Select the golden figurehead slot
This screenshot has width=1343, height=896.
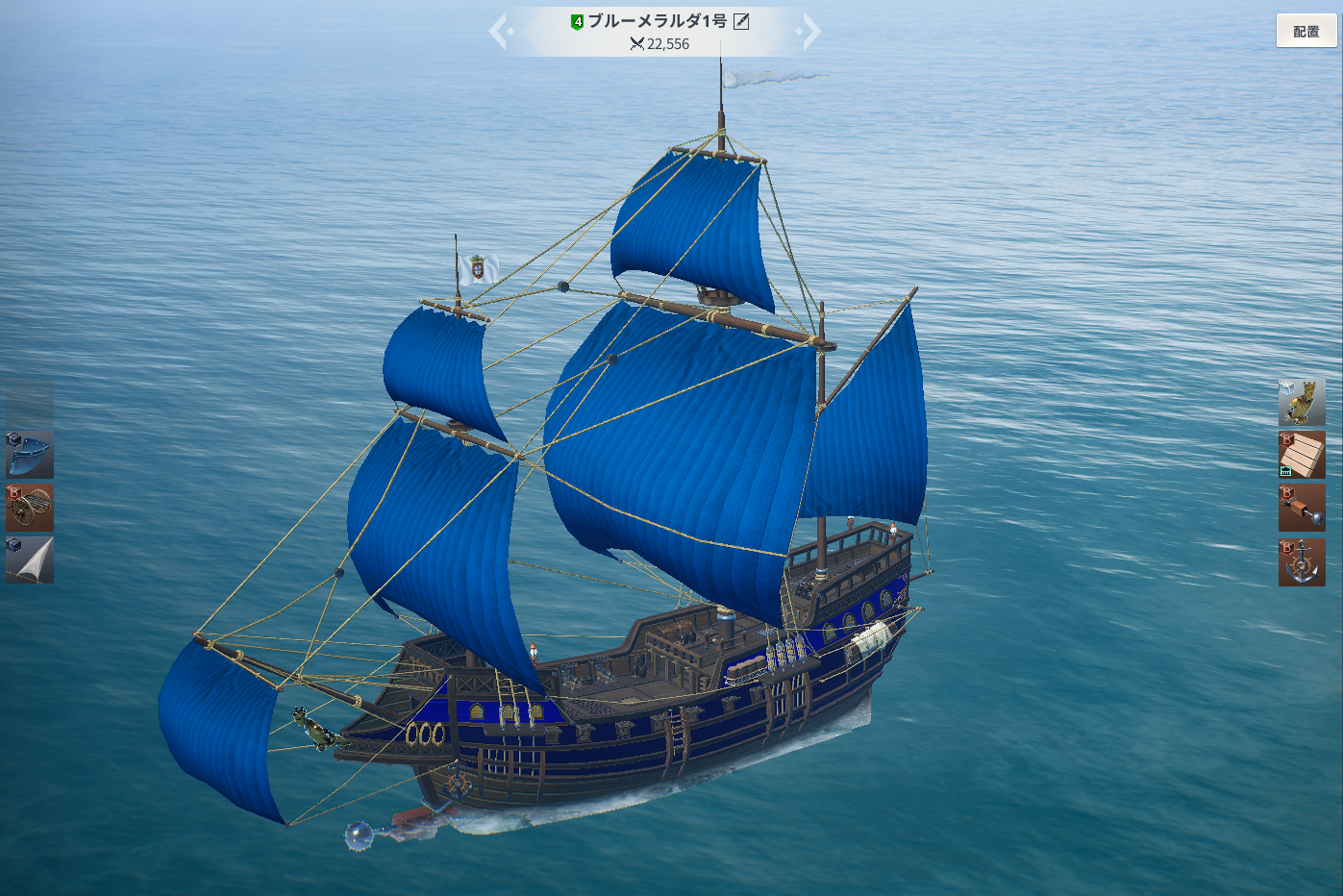point(1302,402)
